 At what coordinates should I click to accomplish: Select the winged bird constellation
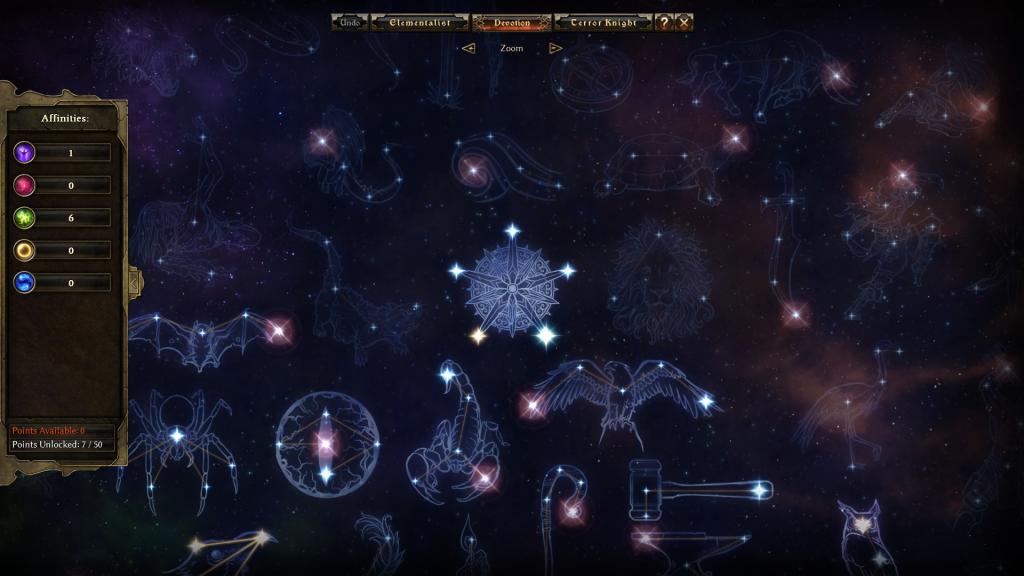click(x=620, y=393)
